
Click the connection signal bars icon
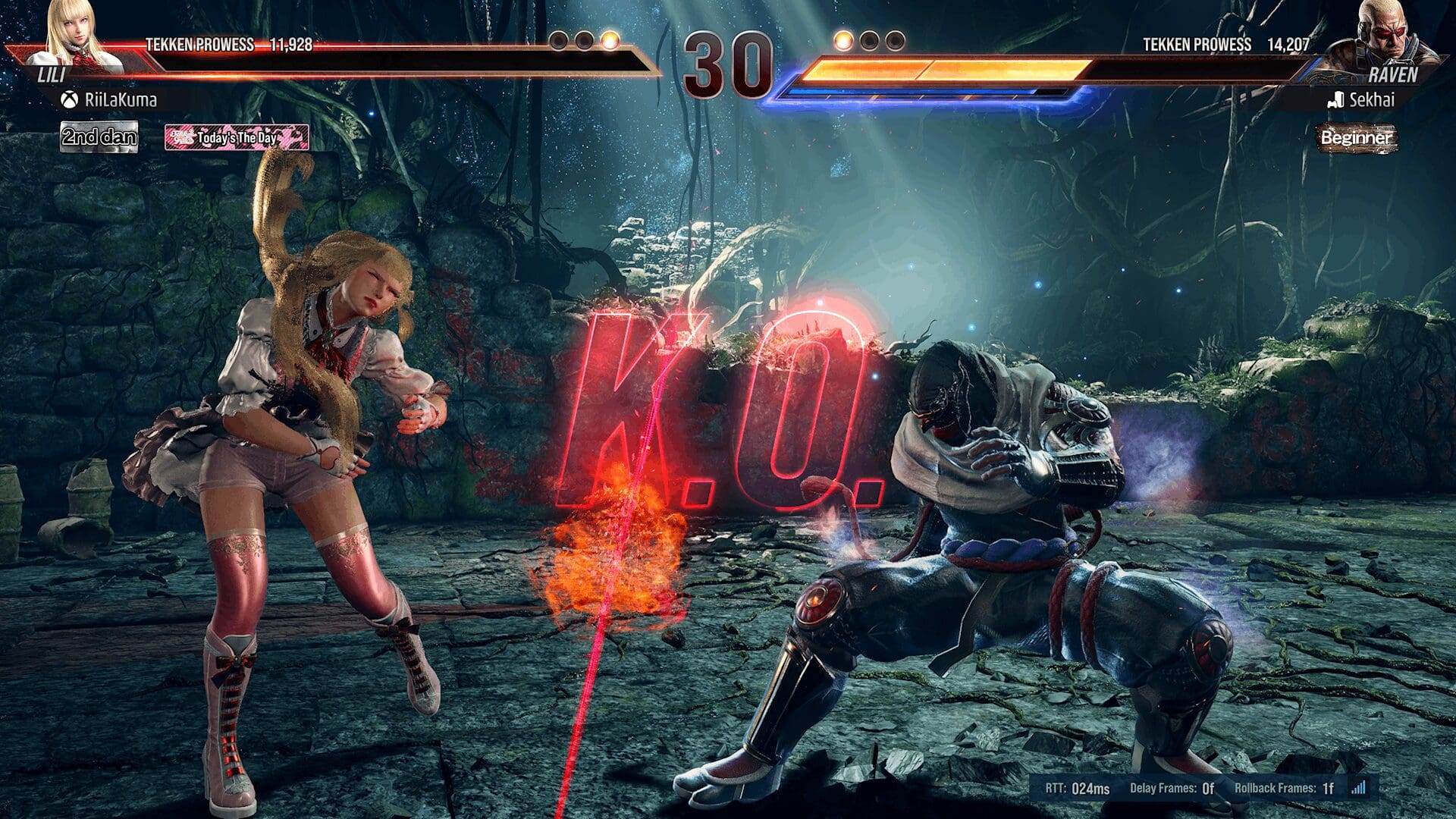[x=1358, y=787]
